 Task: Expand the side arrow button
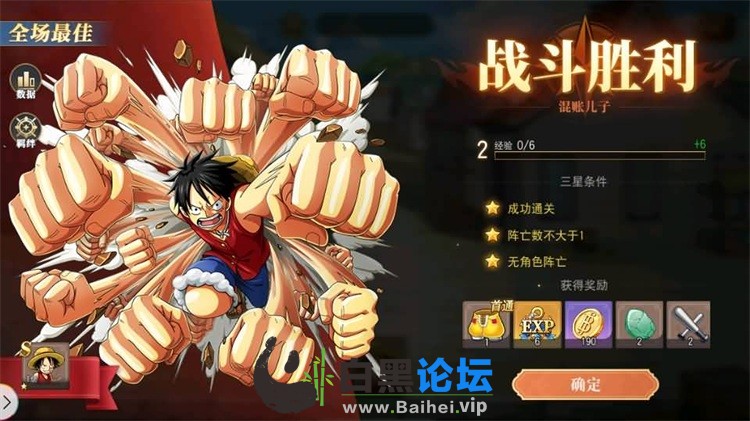click(5, 403)
